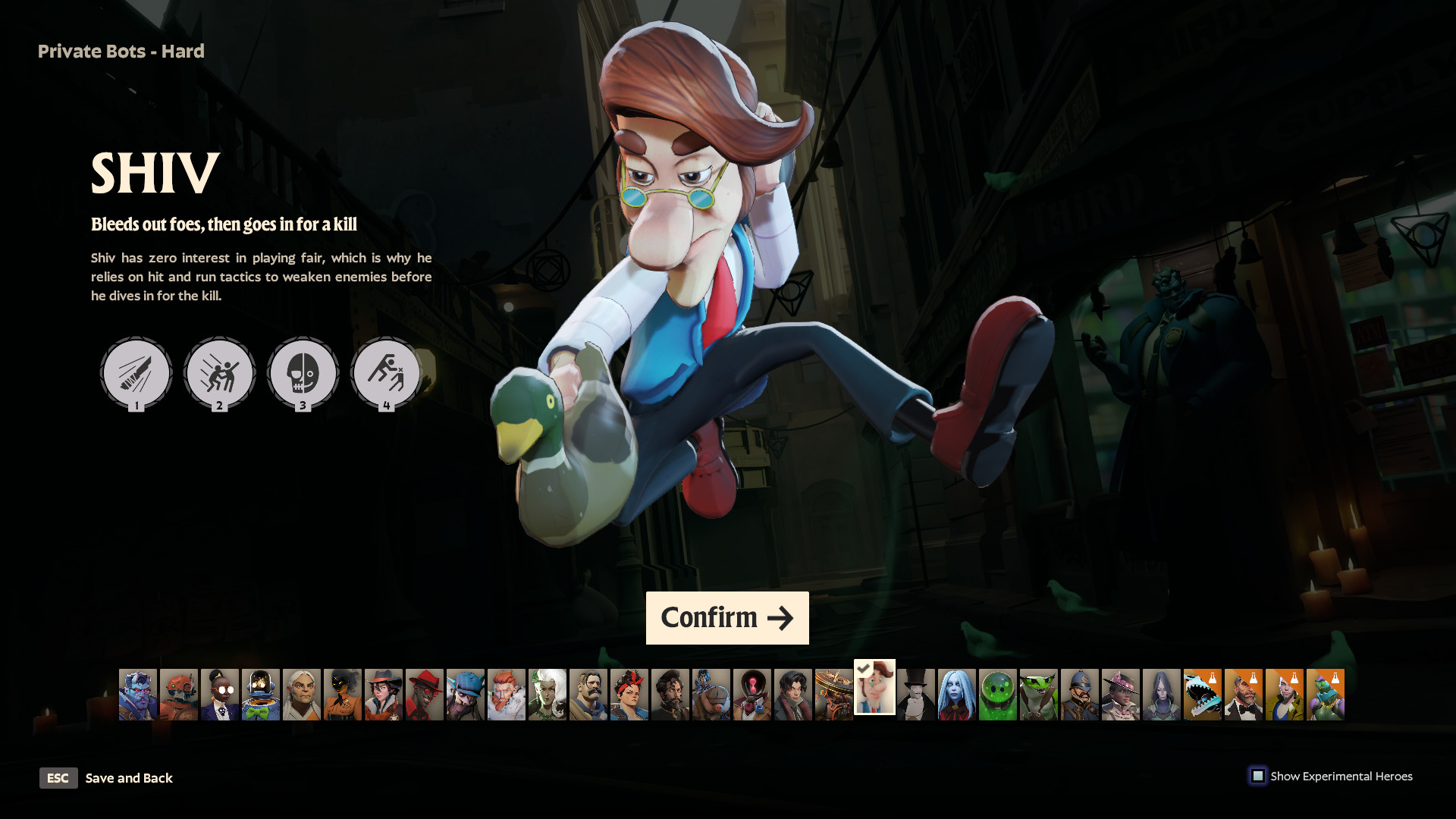This screenshot has height=819, width=1456.
Task: Click the flask badge on the shark experimental hero
Action: [x=1212, y=677]
